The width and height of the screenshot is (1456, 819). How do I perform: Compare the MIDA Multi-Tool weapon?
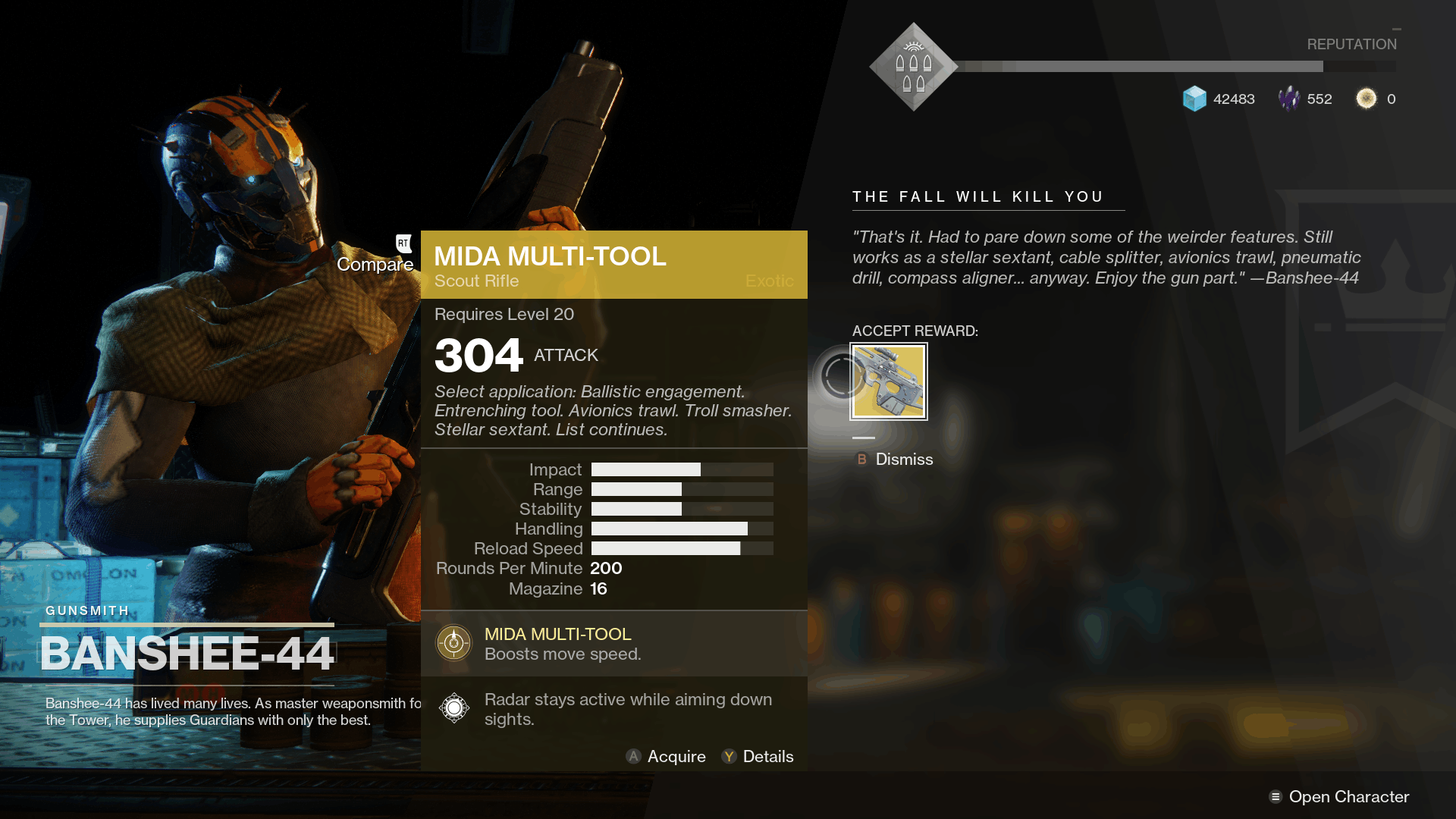376,264
